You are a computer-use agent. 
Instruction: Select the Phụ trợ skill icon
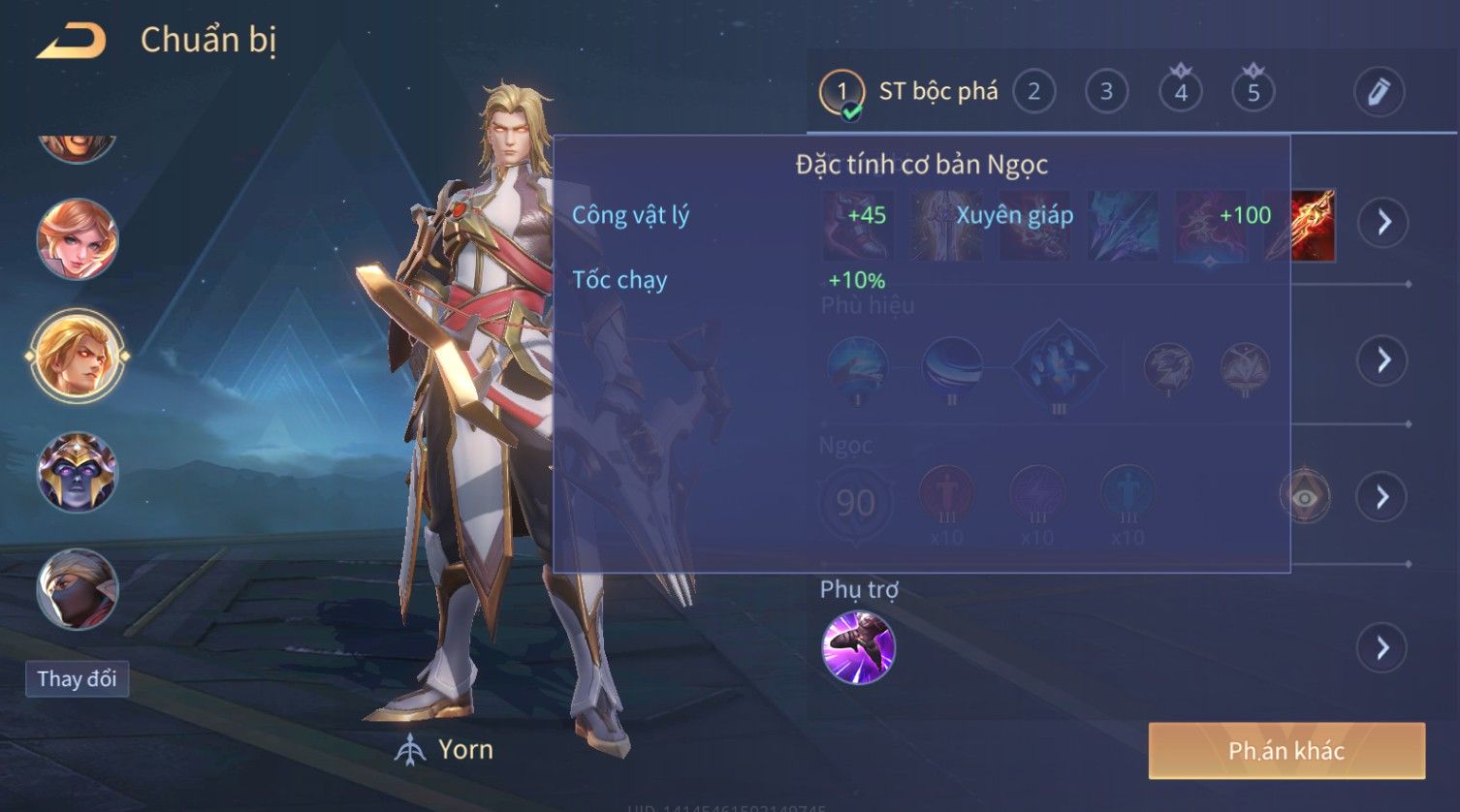[x=858, y=647]
